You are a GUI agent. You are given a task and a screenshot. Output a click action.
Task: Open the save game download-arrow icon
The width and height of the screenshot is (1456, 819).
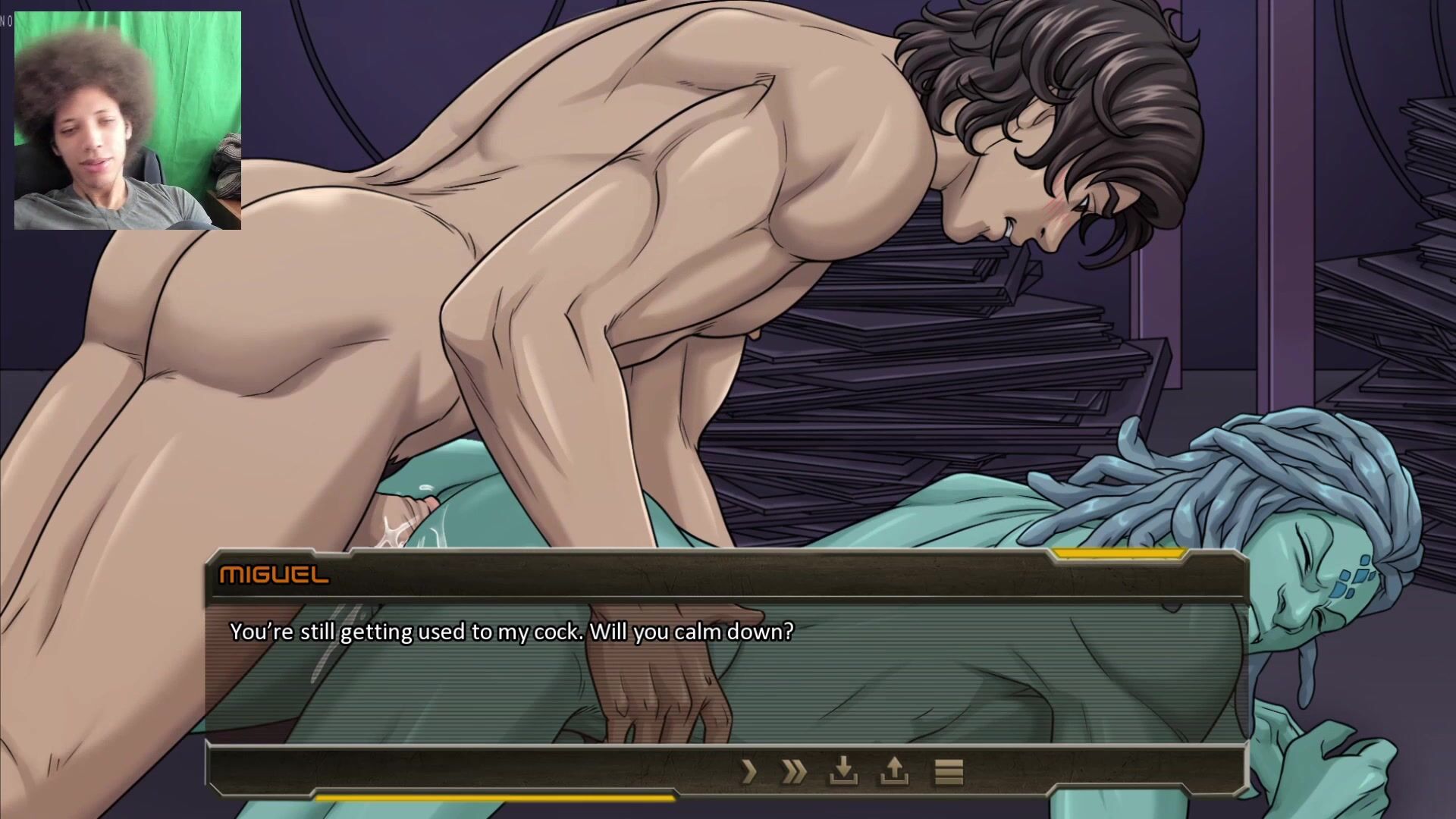(843, 772)
